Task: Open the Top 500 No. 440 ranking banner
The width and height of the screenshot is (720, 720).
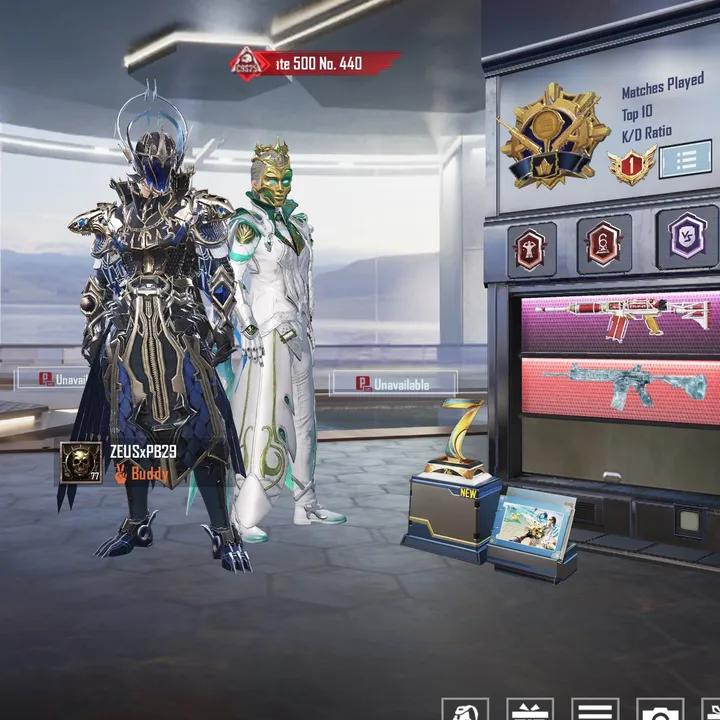Action: click(315, 64)
